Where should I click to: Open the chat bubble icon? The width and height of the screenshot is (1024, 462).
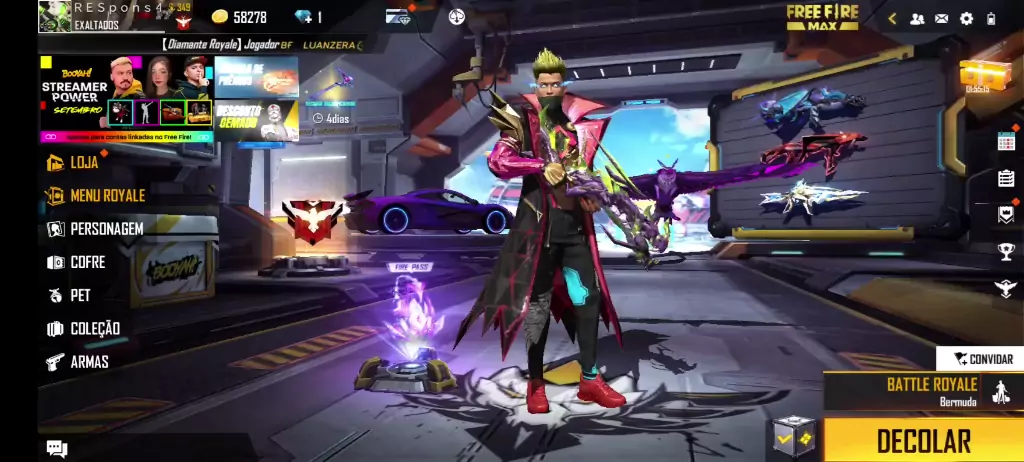pos(57,449)
